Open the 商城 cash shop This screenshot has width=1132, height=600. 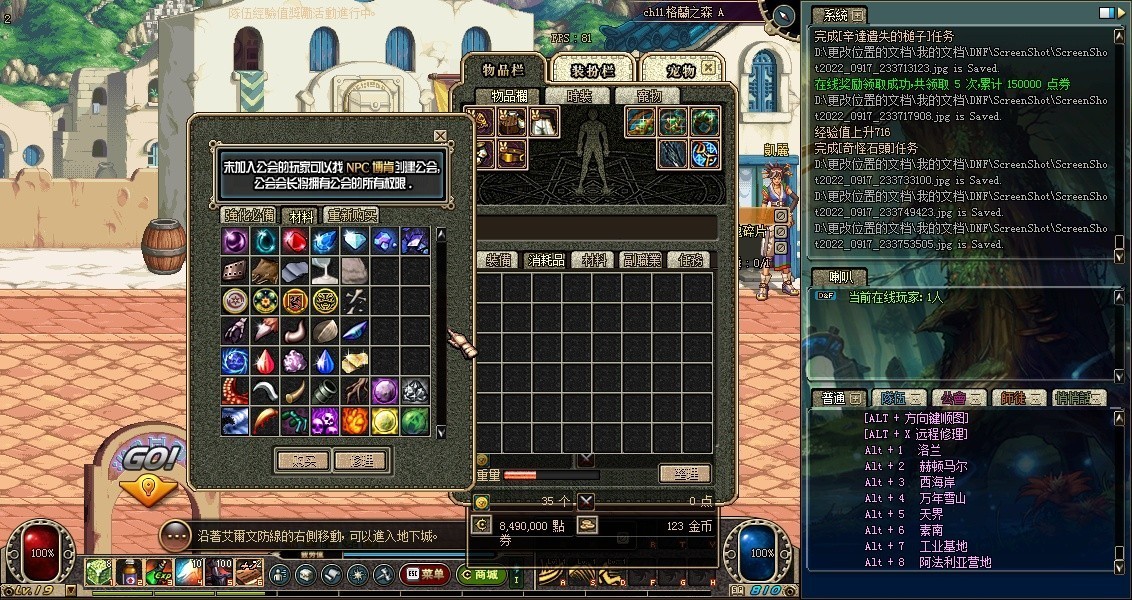click(481, 575)
